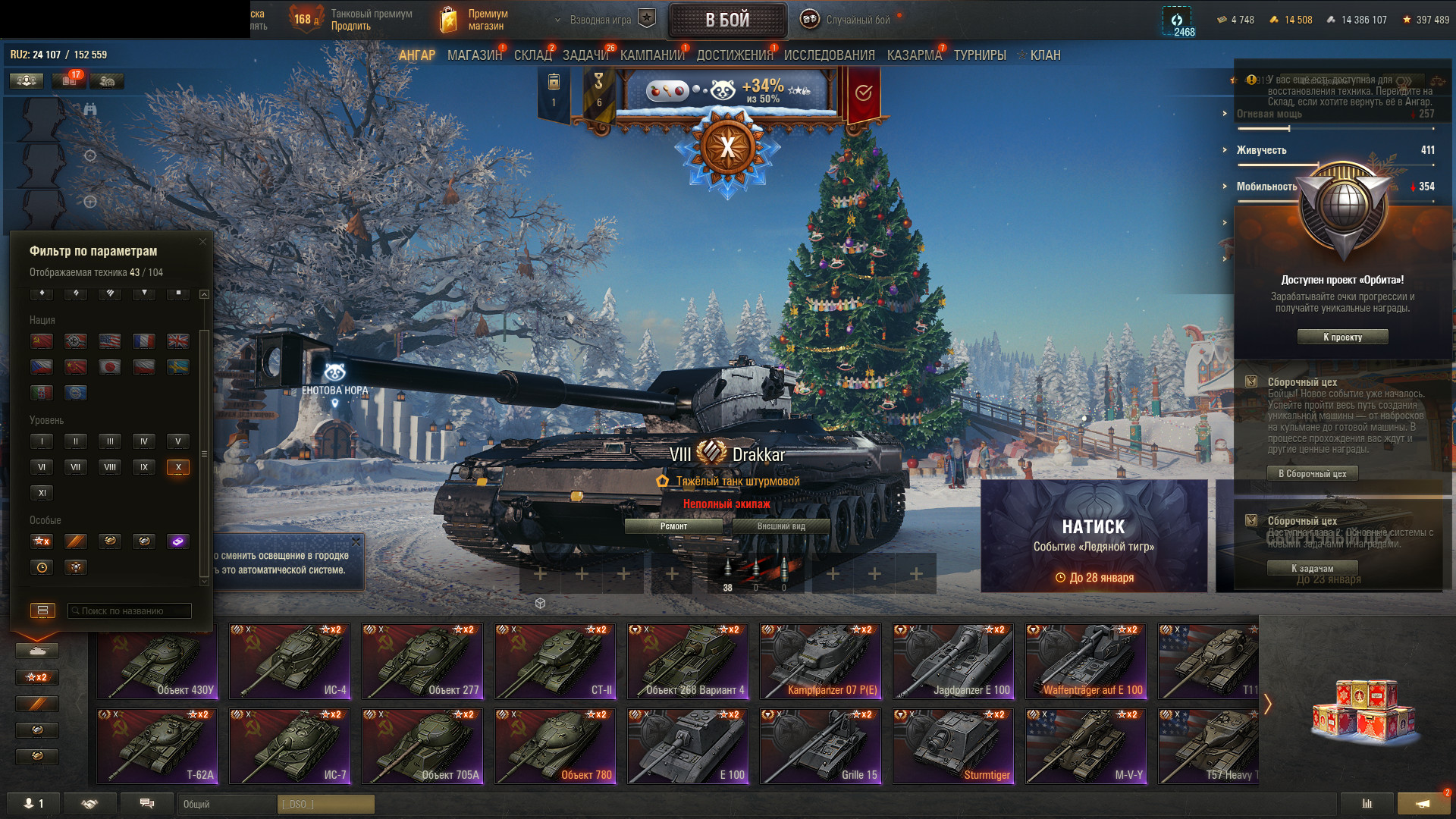Open the ДОСТИЖЕНИЯ tab
The height and width of the screenshot is (819, 1456).
[734, 55]
